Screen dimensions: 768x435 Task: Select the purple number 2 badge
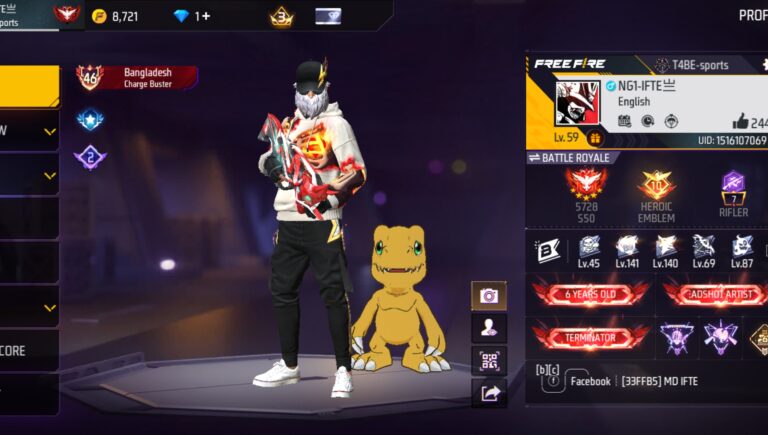pos(90,156)
